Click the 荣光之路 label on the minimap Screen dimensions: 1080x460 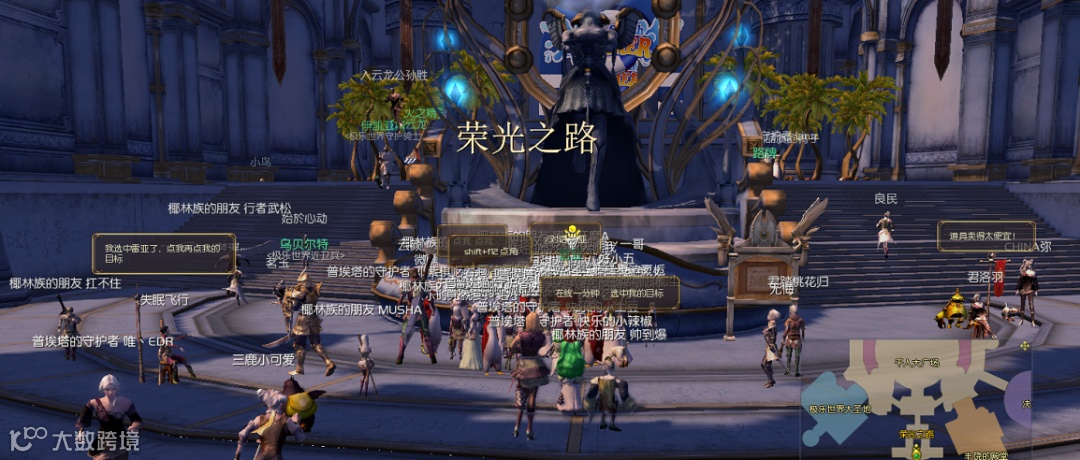tap(914, 435)
